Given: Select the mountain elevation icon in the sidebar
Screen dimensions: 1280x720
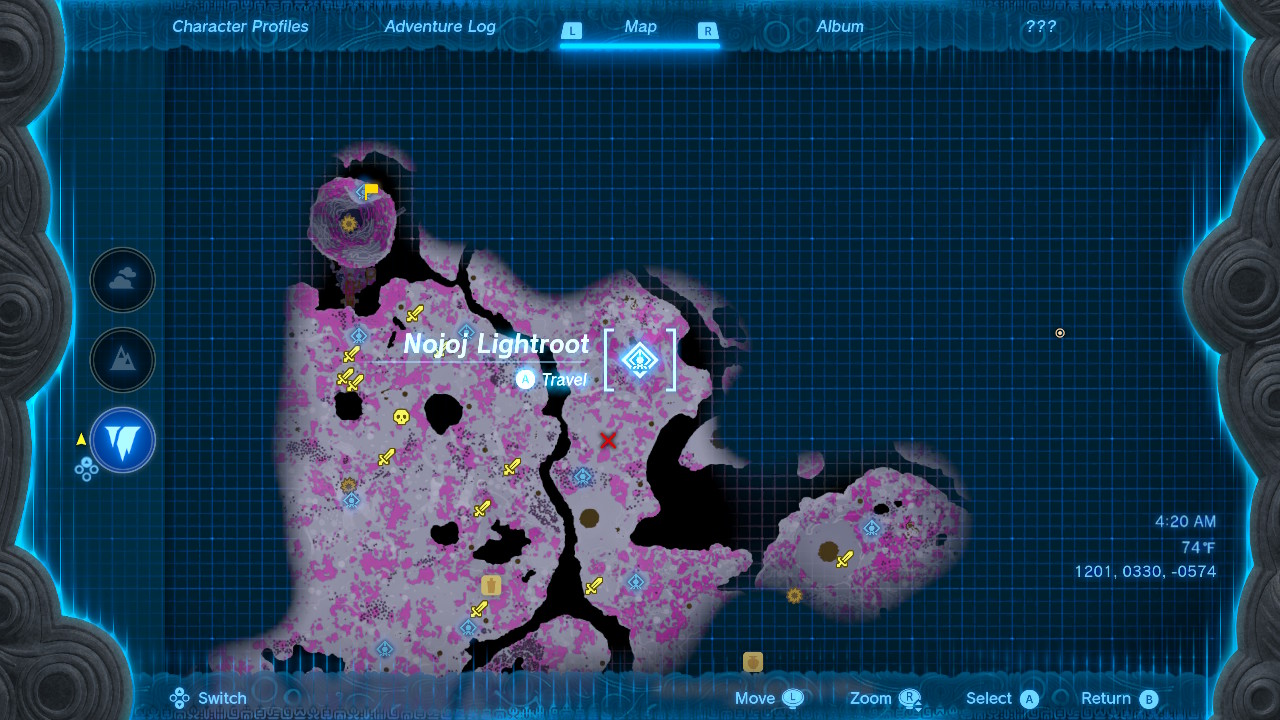Looking at the screenshot, I should click(122, 360).
